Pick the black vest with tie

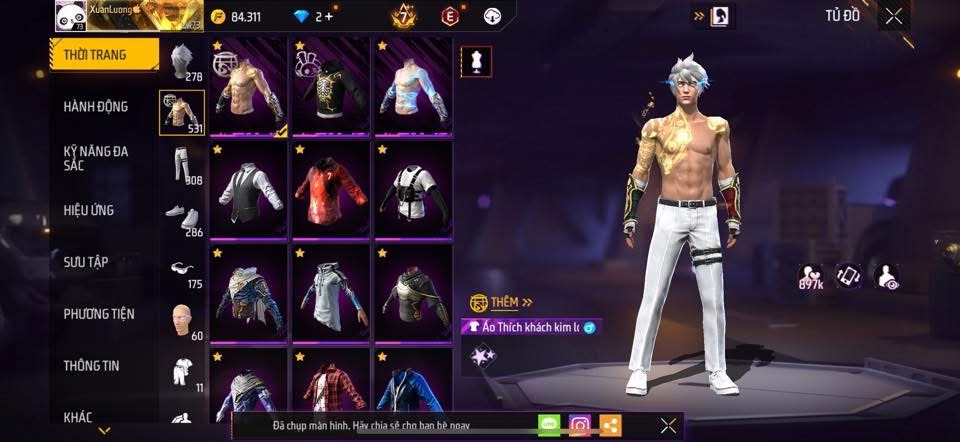[x=249, y=189]
